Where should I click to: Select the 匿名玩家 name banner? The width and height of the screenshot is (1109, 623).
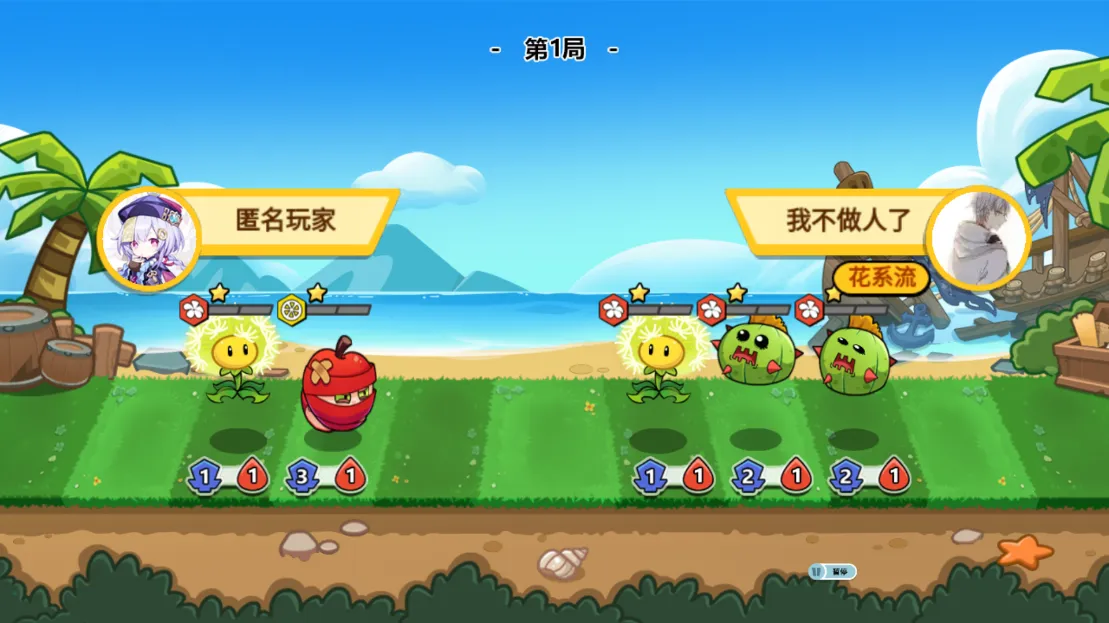(287, 220)
